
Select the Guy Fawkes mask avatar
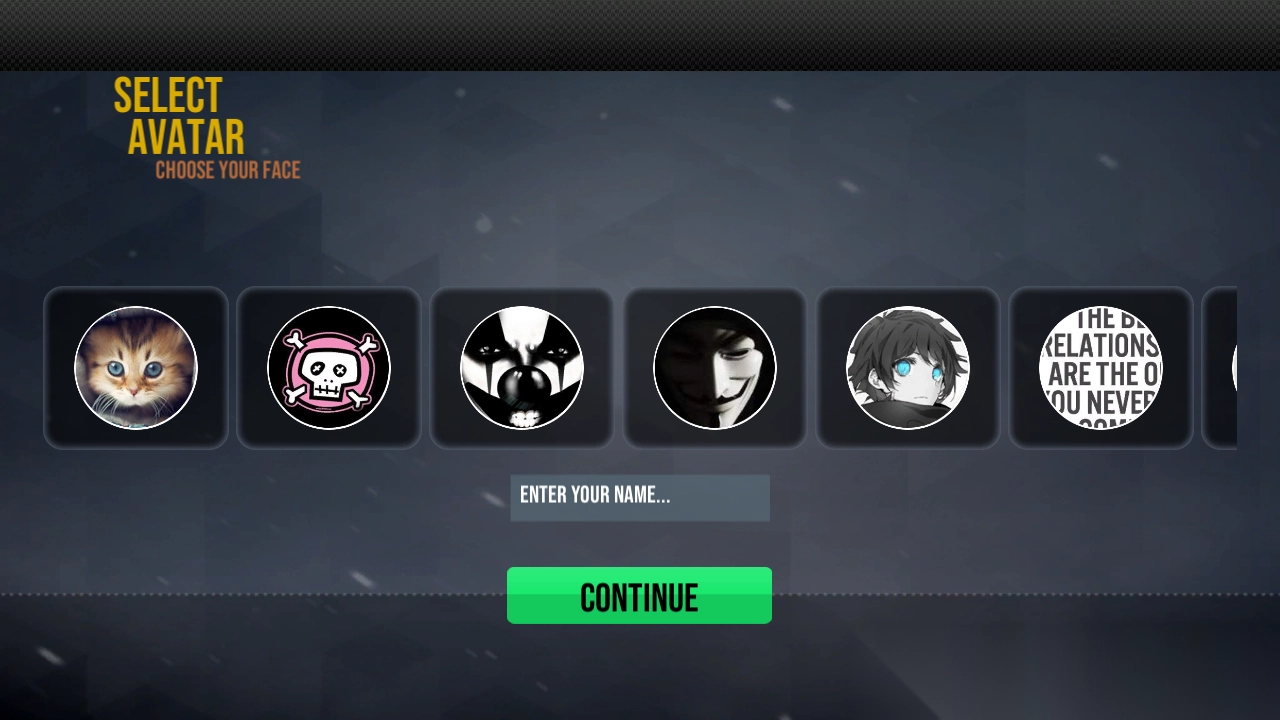click(715, 368)
